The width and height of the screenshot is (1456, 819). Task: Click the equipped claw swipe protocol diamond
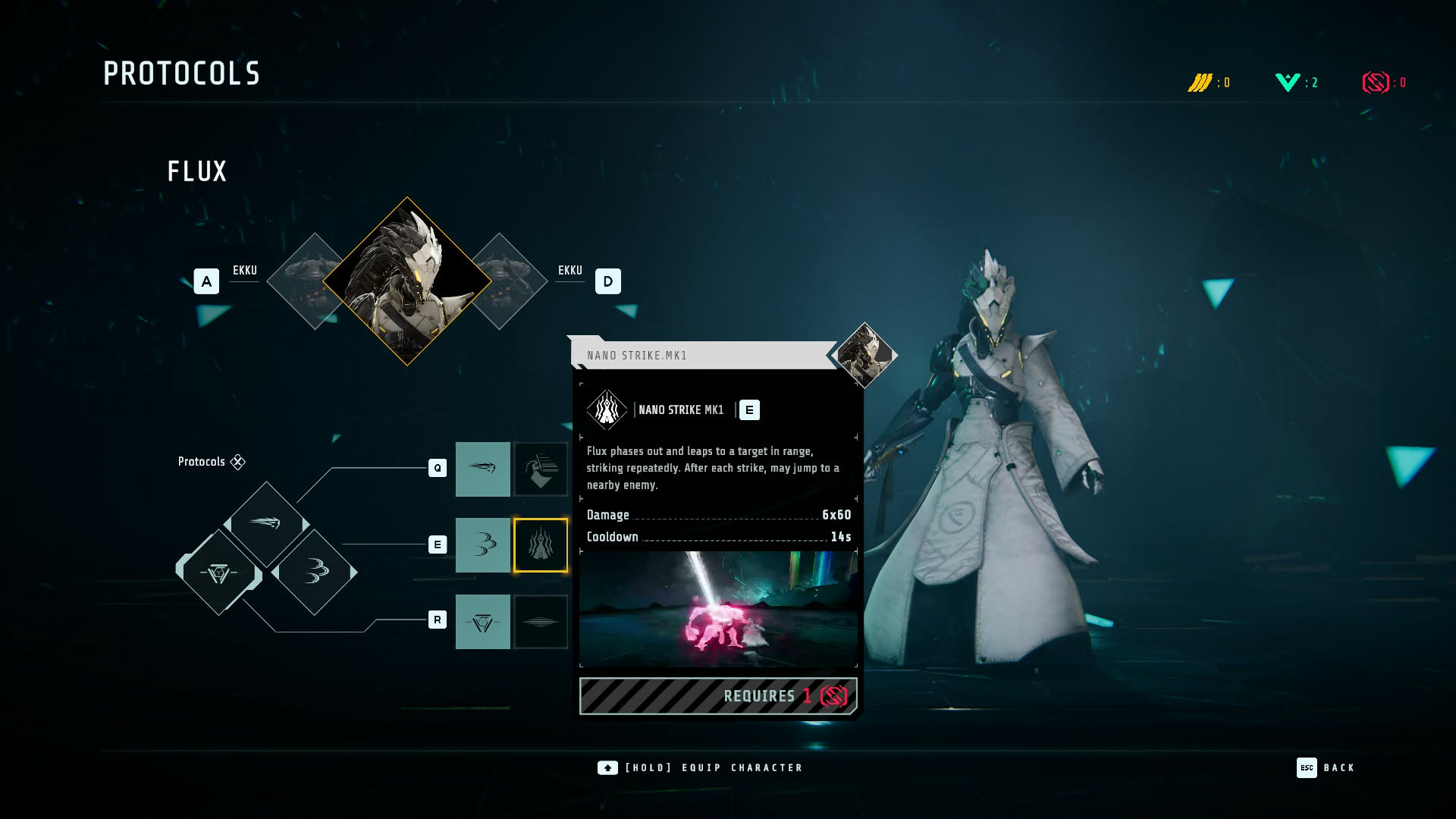click(x=315, y=571)
